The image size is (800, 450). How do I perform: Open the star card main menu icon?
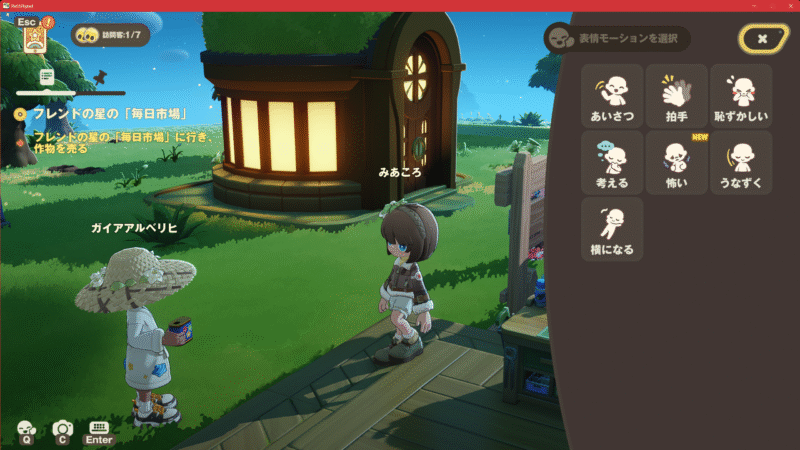click(x=36, y=37)
